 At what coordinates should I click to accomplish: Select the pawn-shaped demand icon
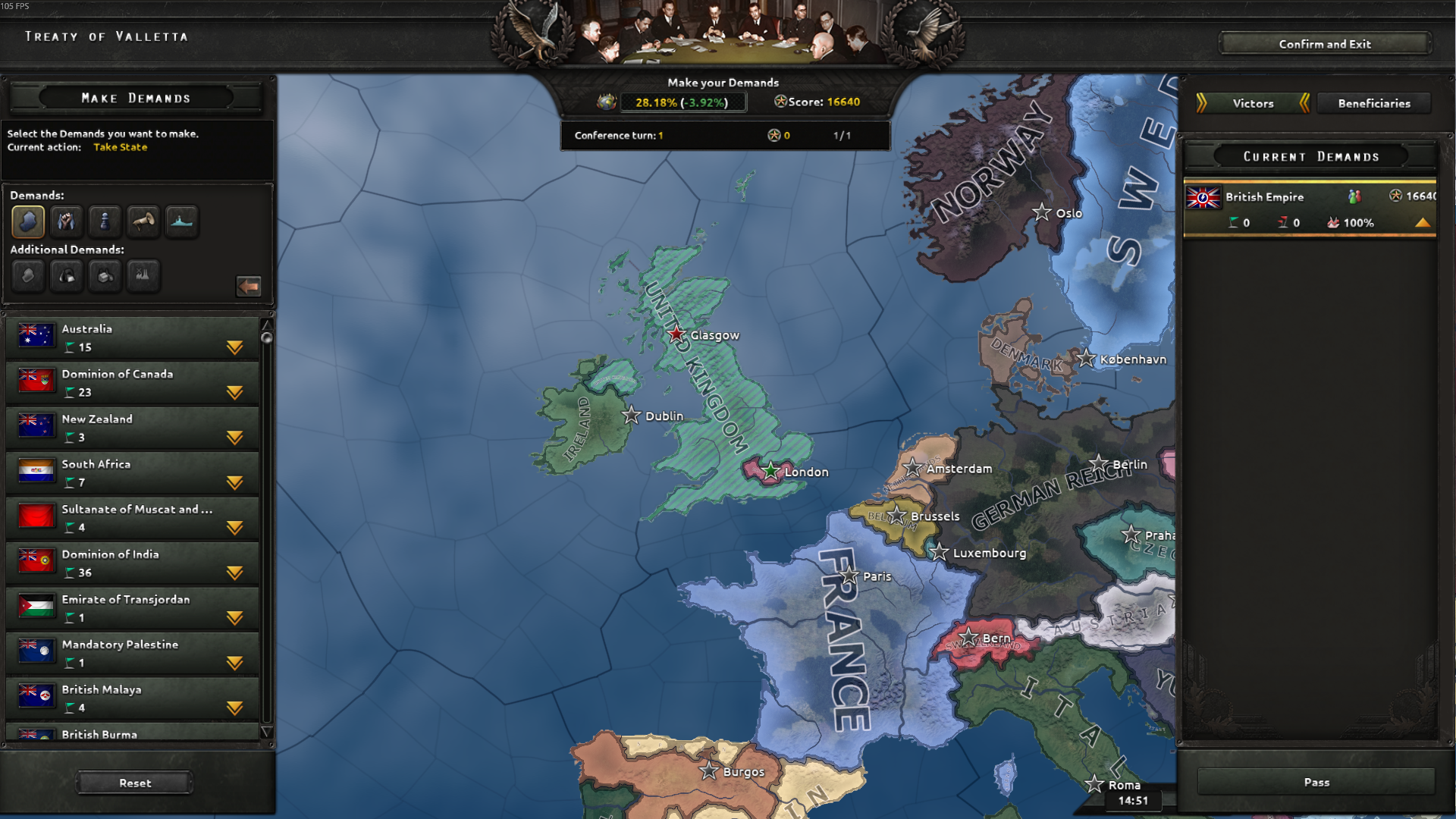(105, 221)
